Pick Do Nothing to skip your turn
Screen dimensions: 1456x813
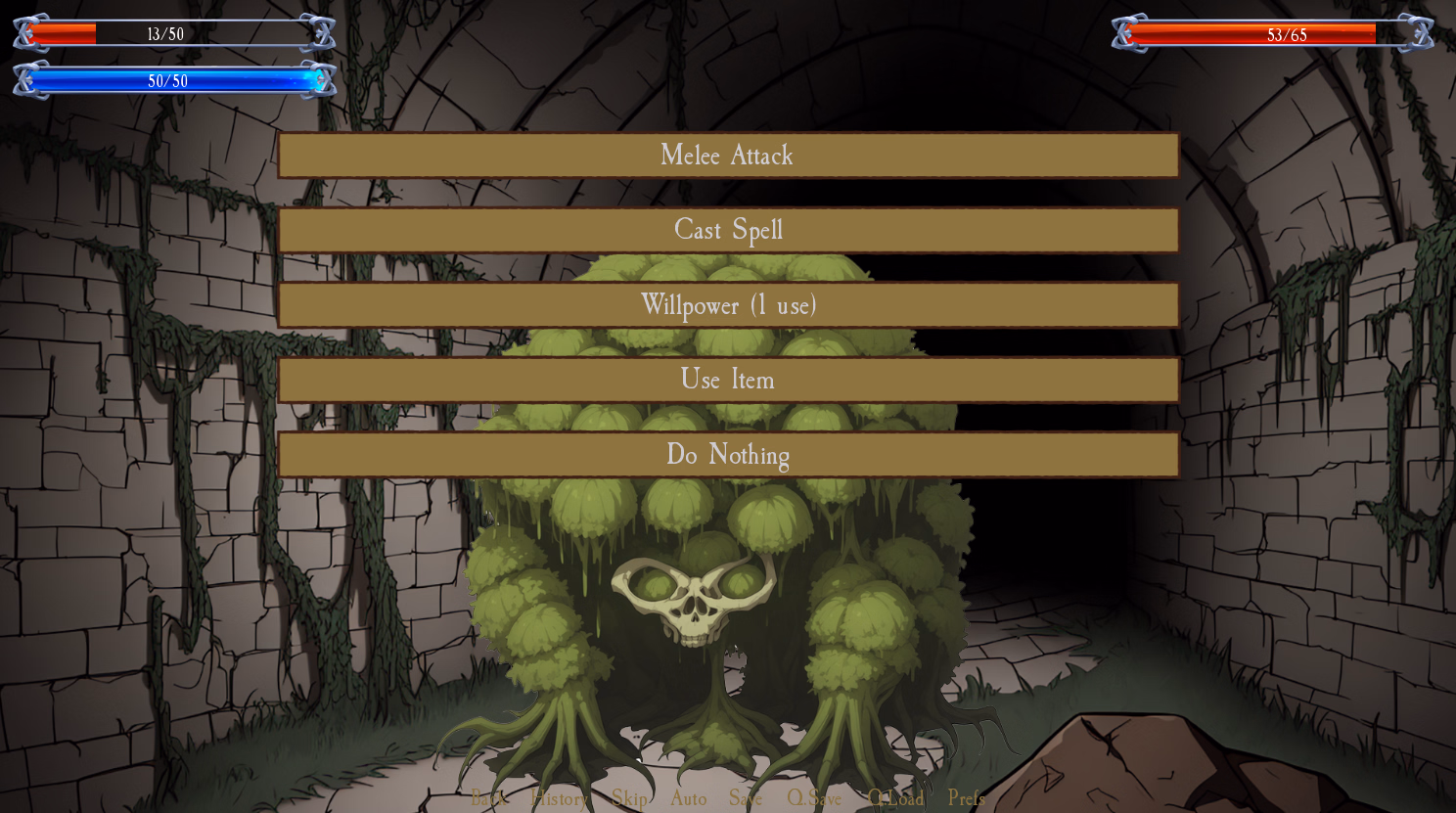coord(728,455)
